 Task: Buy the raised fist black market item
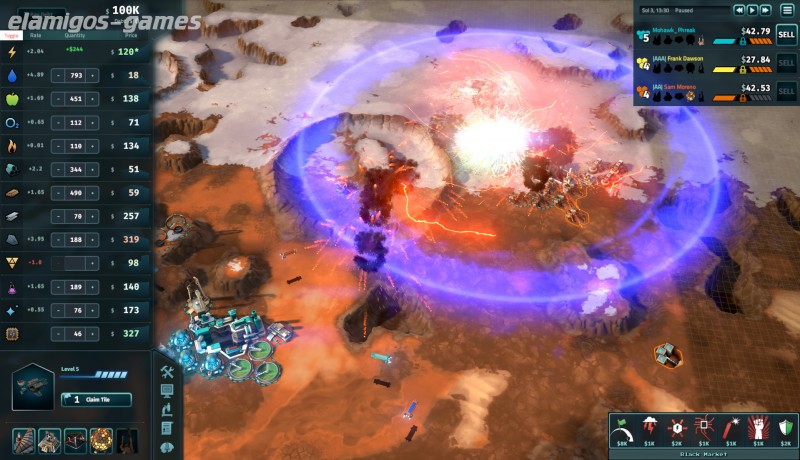tap(758, 426)
